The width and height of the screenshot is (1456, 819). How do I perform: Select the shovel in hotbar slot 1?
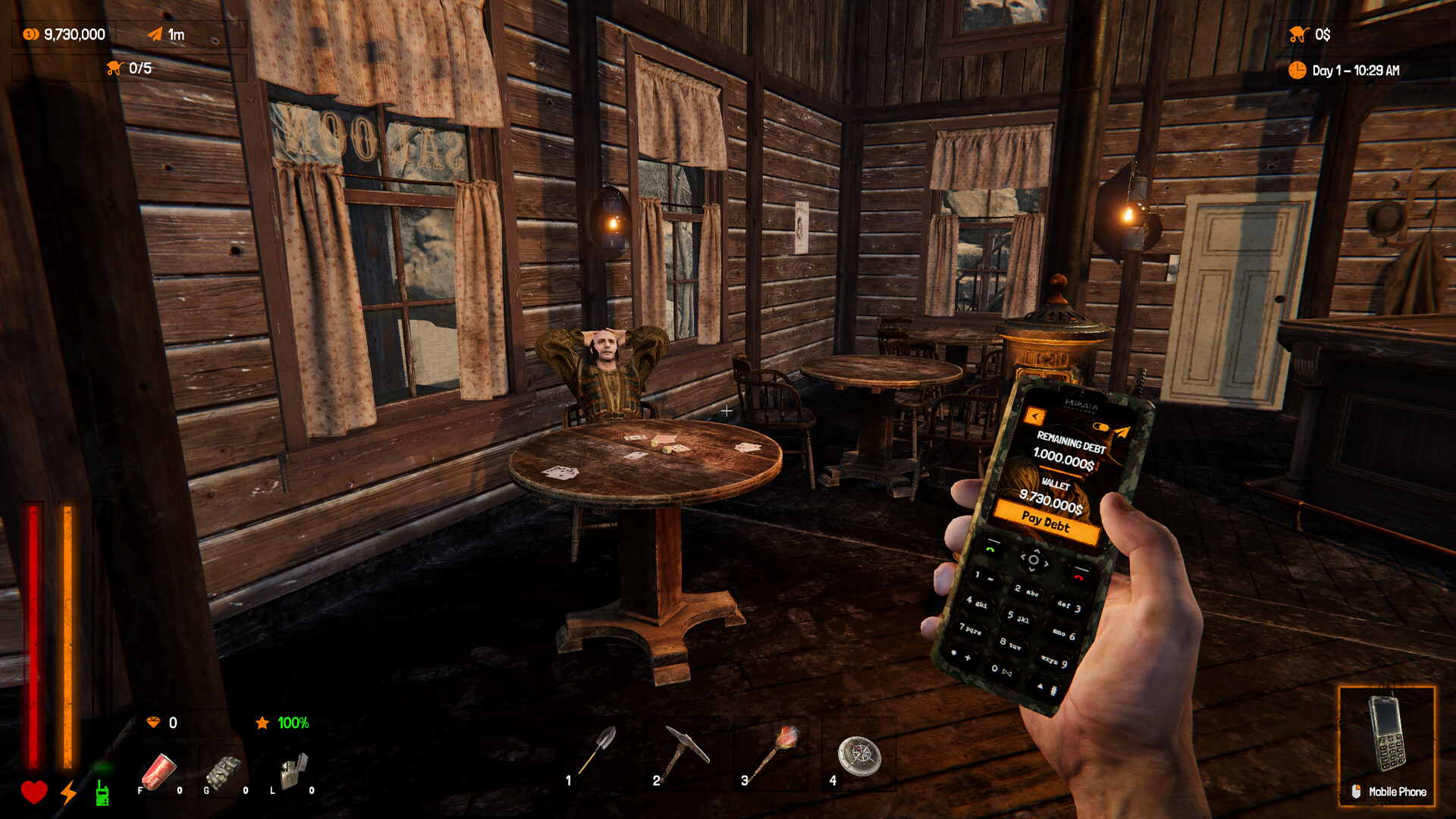click(x=598, y=752)
